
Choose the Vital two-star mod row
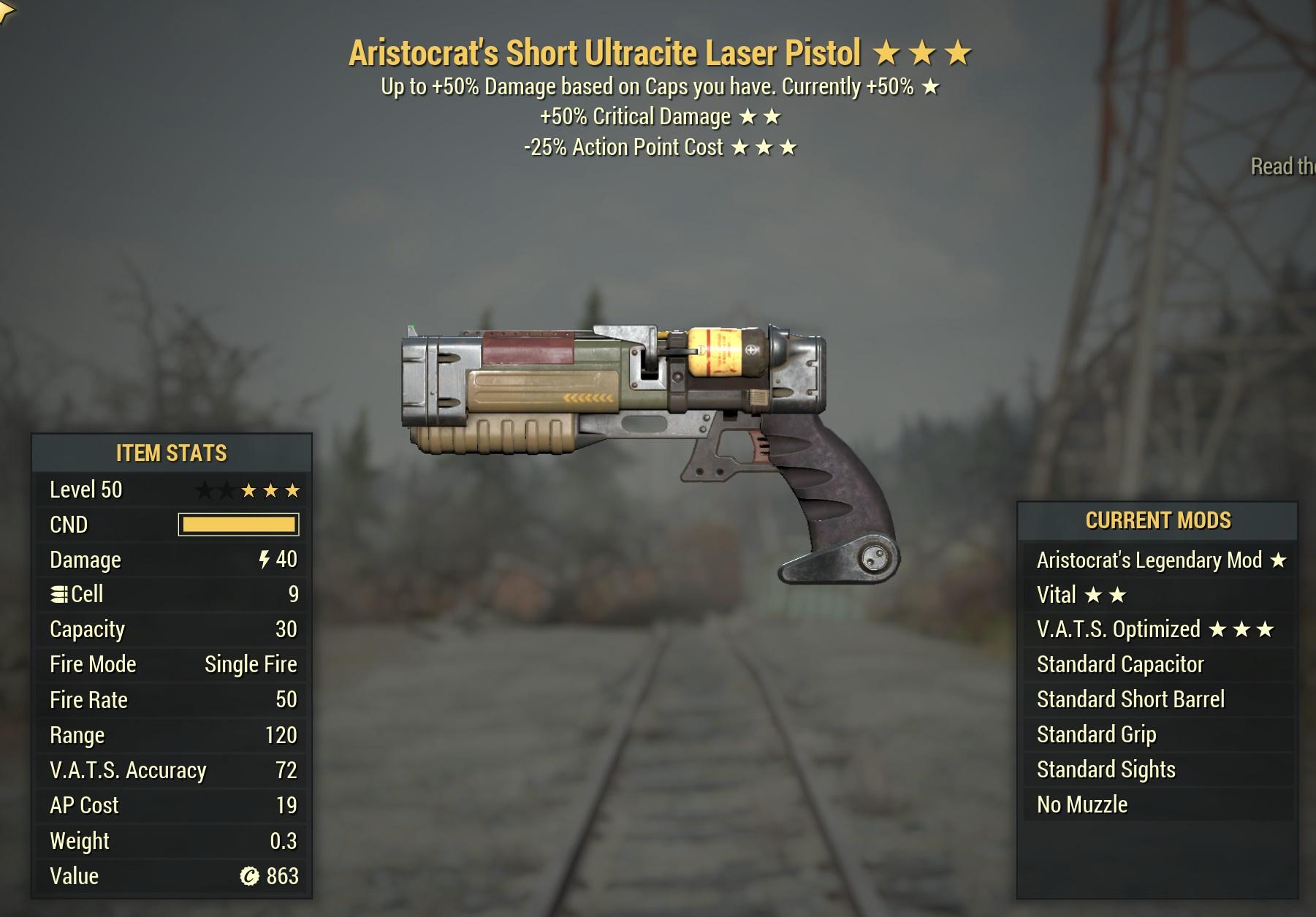pyautogui.click(x=1158, y=595)
